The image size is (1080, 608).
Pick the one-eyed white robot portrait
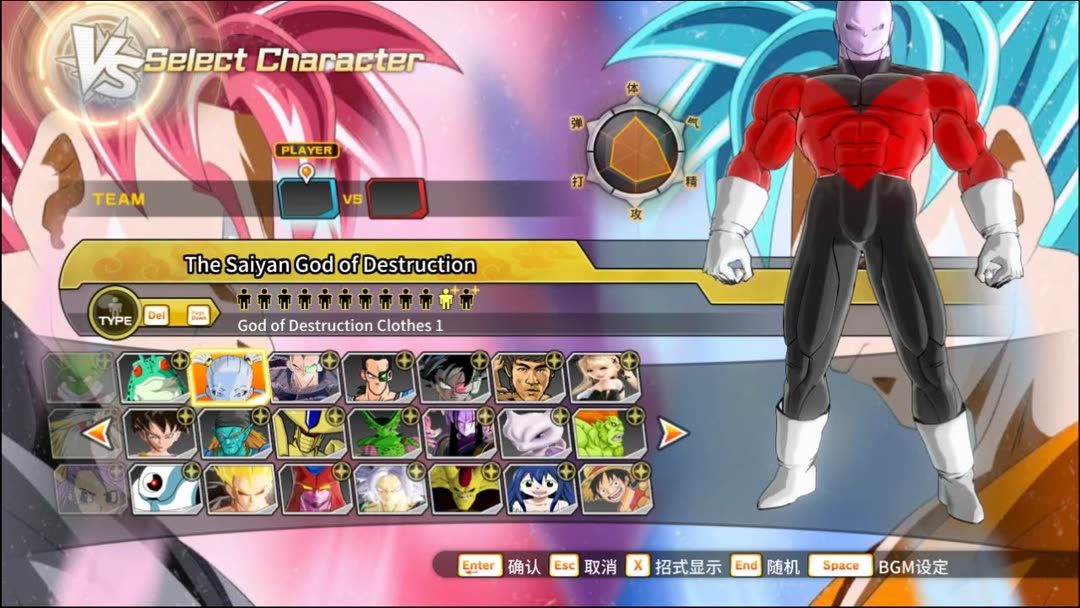pos(165,488)
